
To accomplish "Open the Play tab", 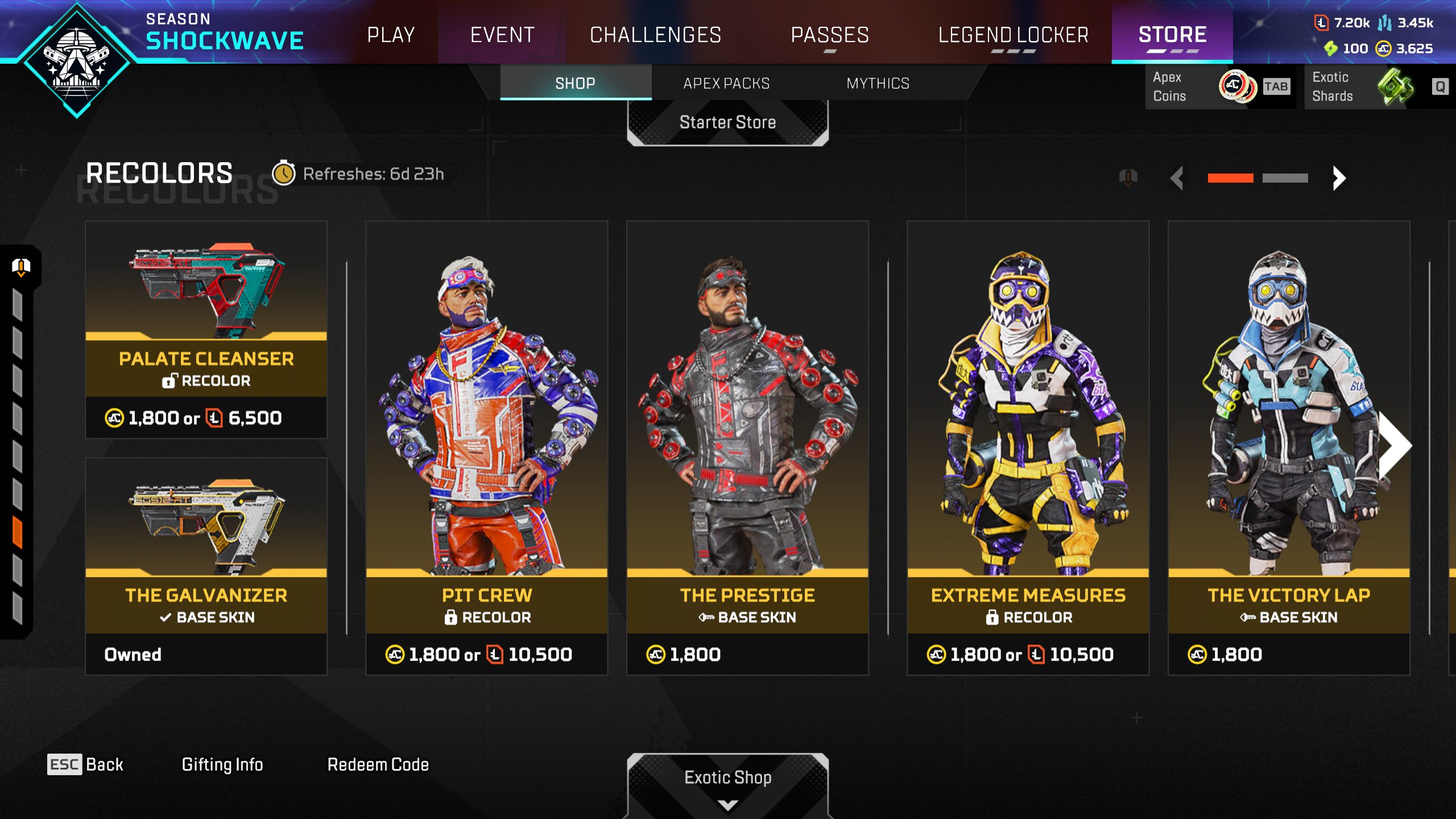I will pyautogui.click(x=391, y=35).
